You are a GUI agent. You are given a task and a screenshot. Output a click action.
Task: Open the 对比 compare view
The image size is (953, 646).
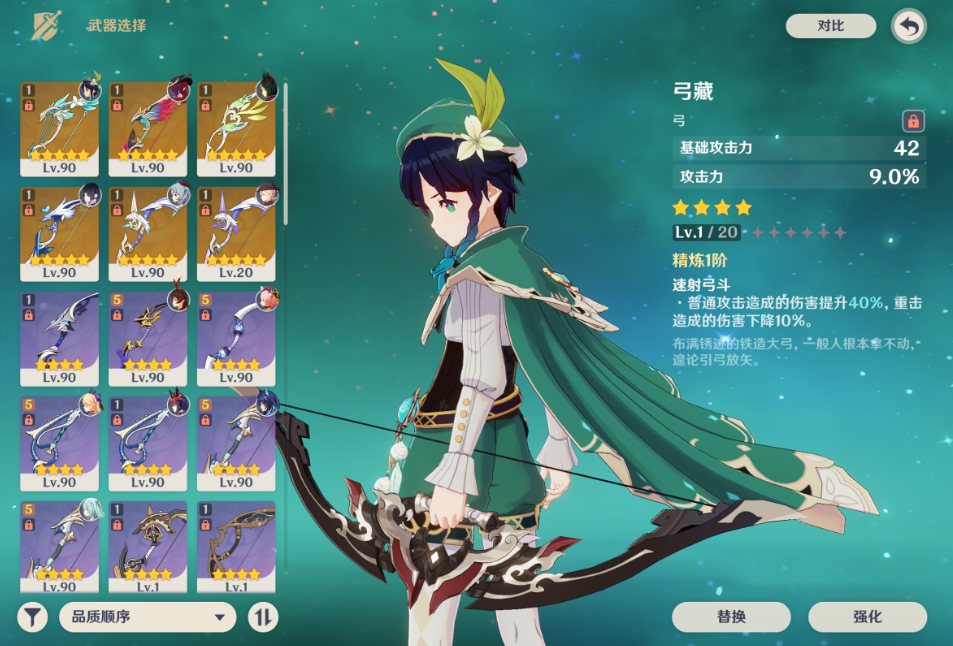[830, 26]
